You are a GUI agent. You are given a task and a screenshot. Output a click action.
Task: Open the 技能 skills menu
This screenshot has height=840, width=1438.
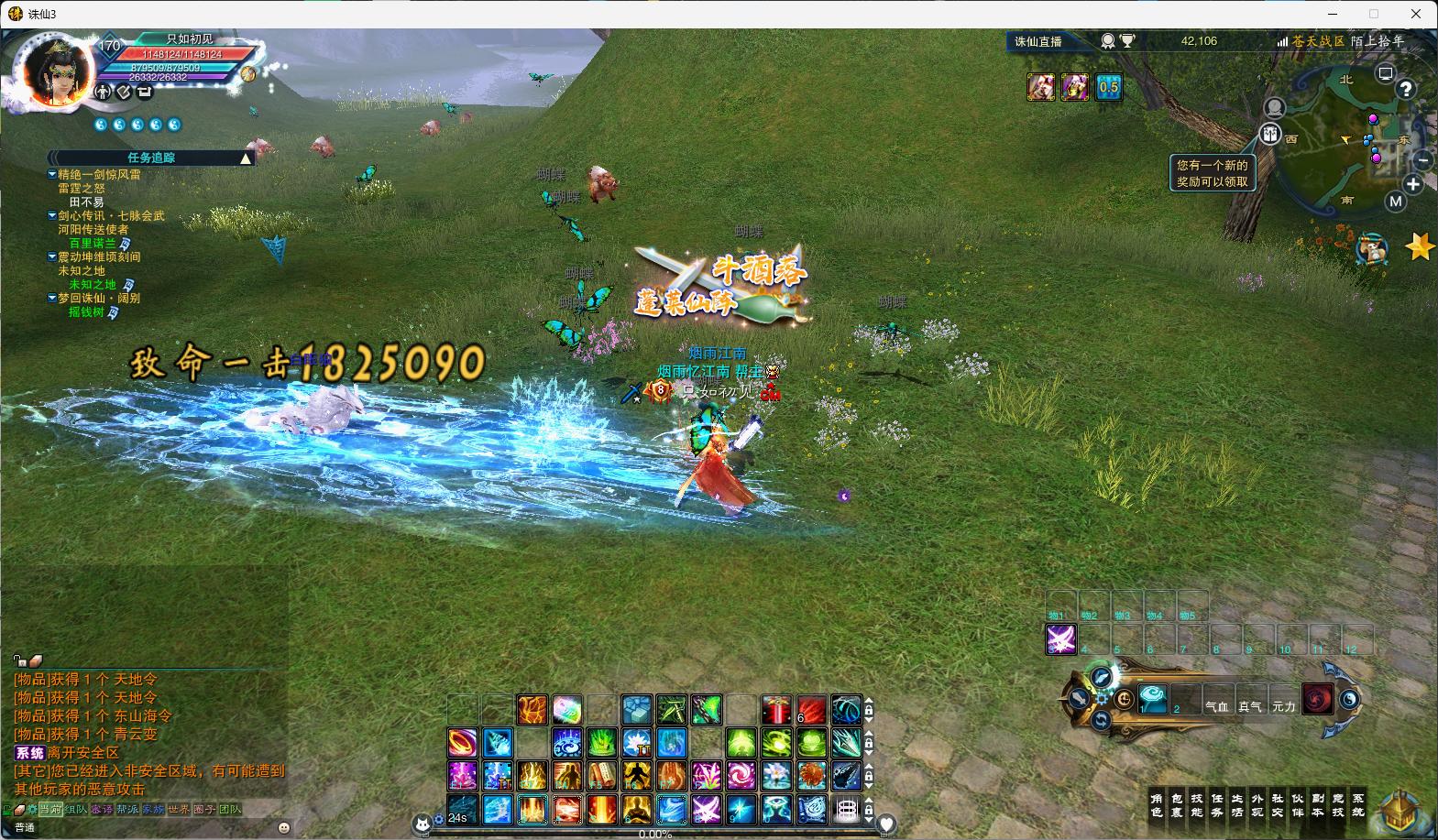coord(1197,805)
